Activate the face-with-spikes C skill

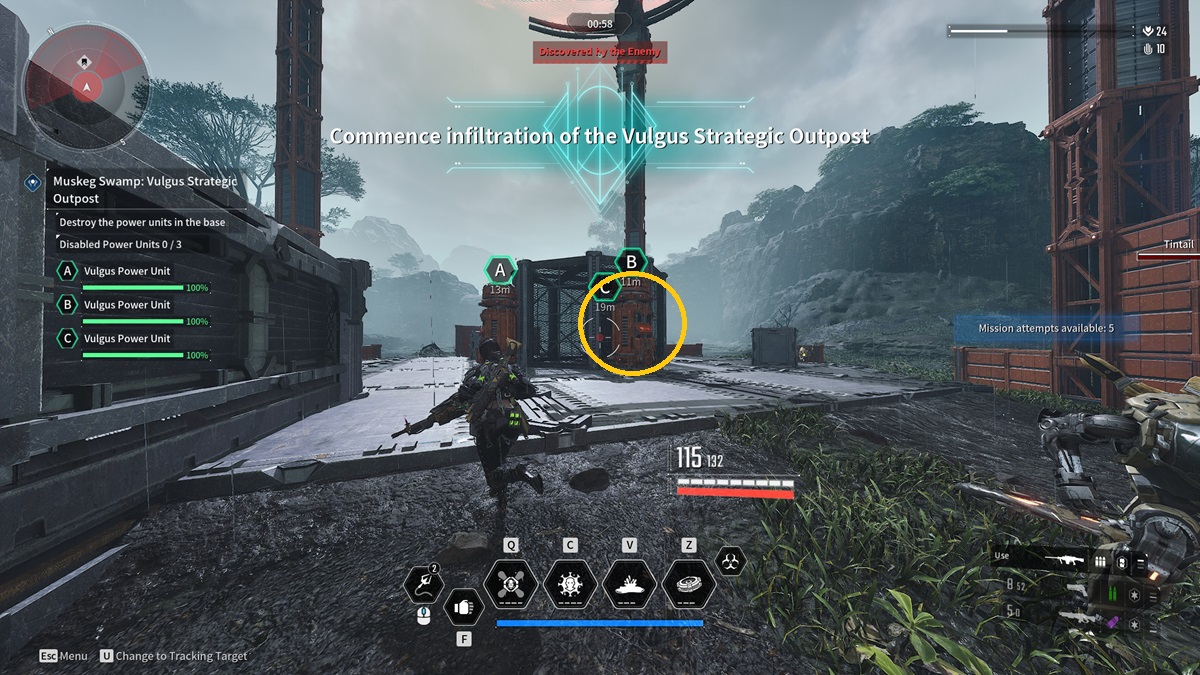click(570, 584)
